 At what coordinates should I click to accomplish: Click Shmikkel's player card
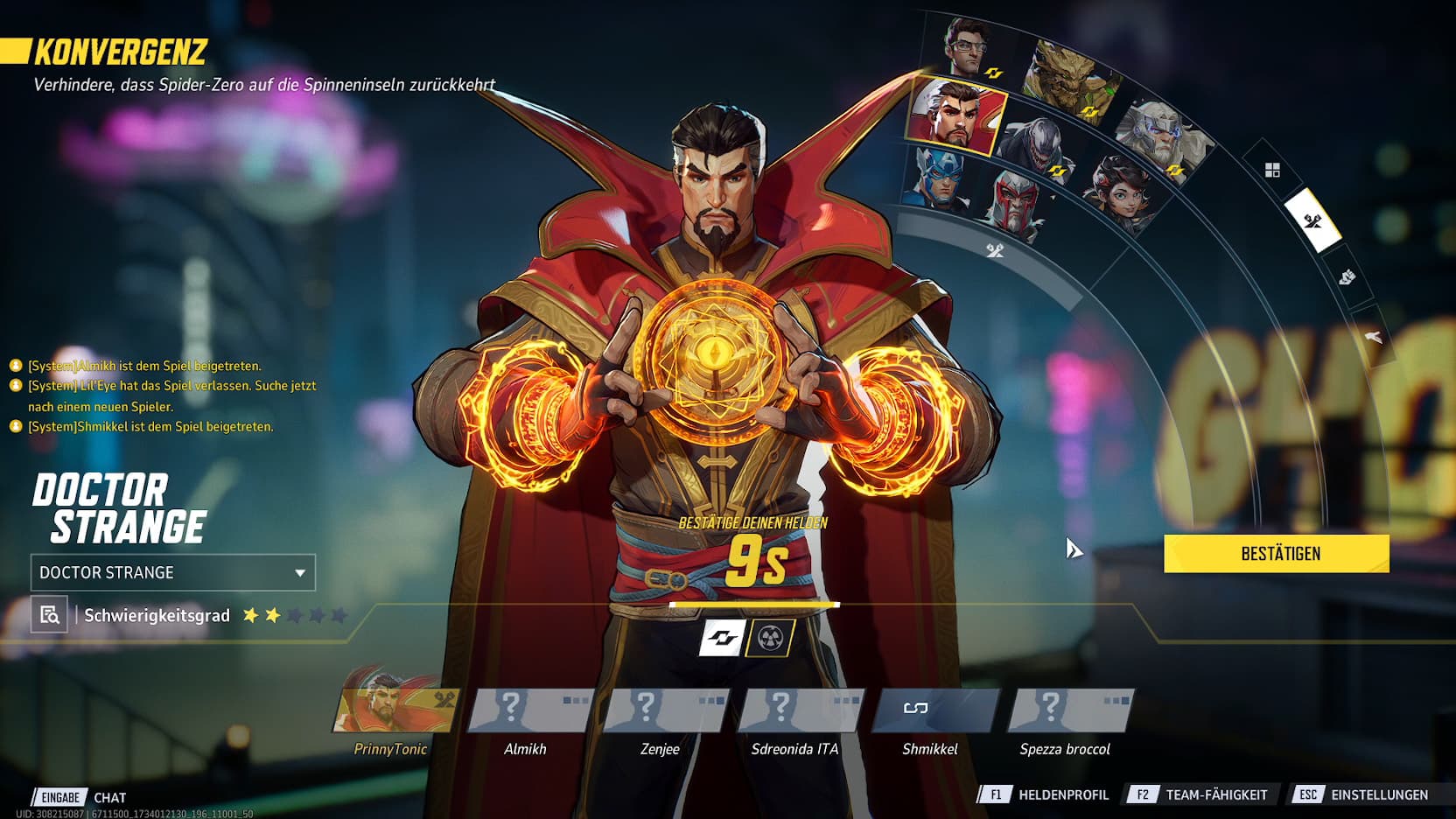[x=934, y=710]
